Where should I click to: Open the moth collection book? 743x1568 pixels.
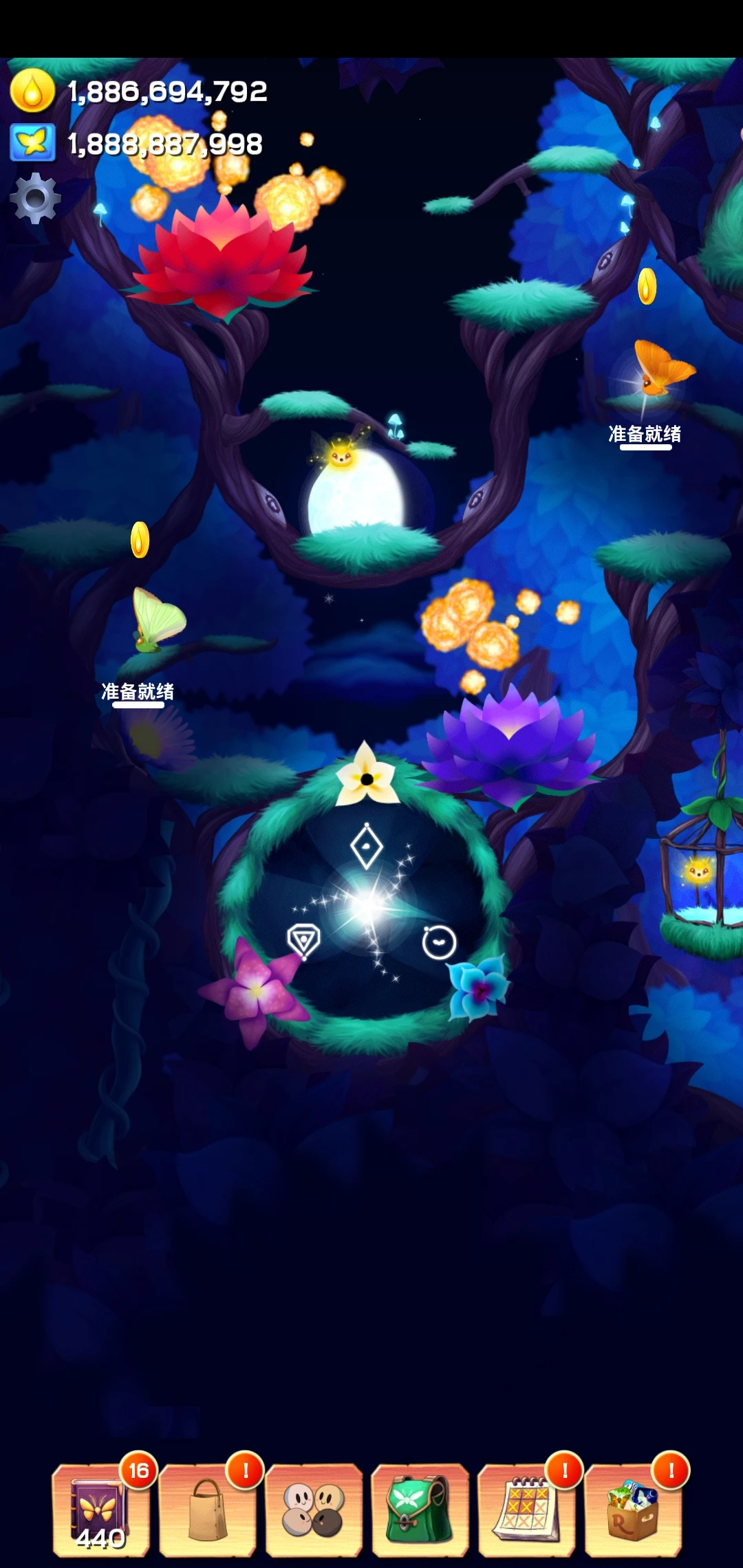[x=100, y=1510]
